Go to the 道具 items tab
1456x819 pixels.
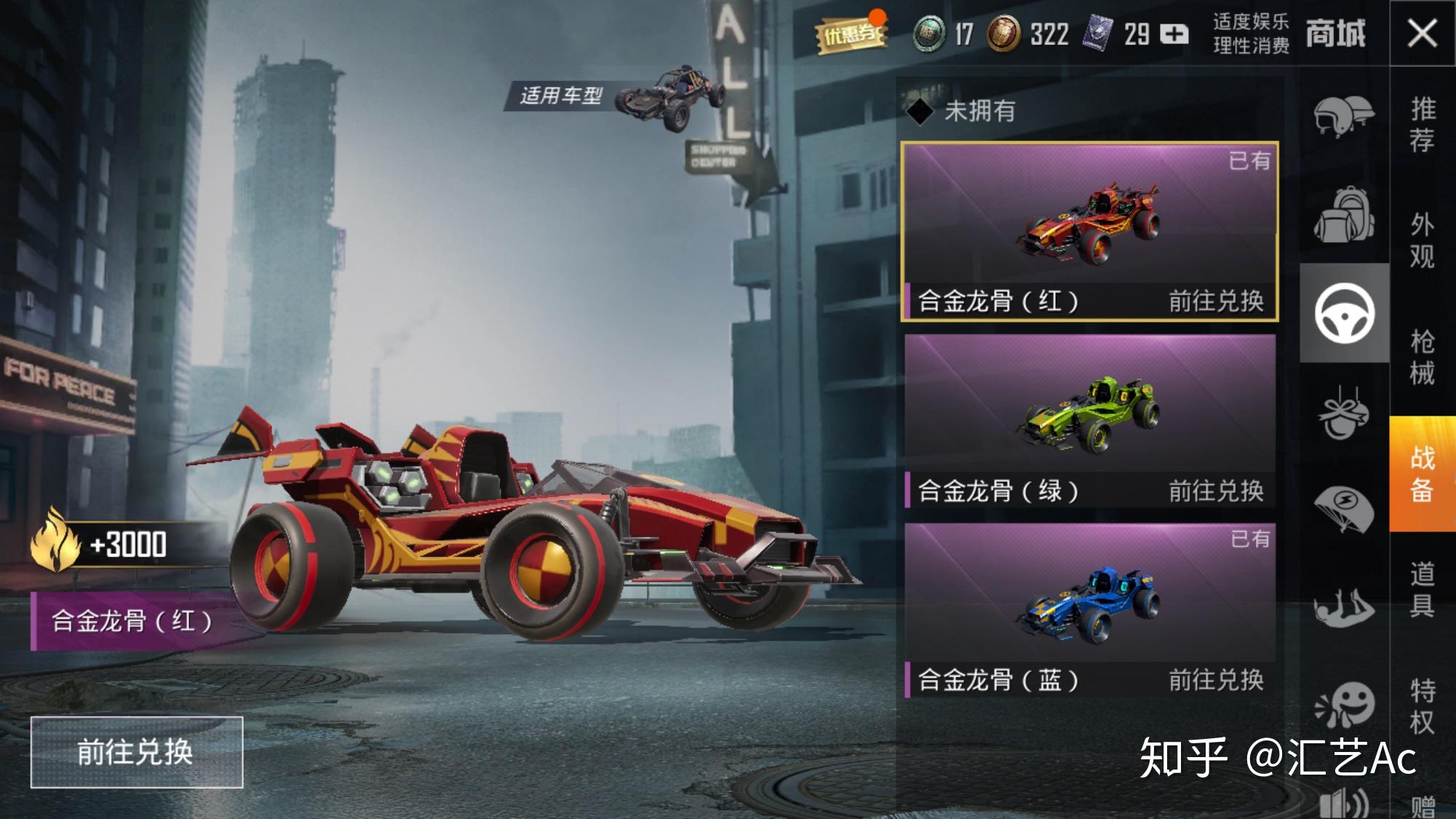(1422, 590)
